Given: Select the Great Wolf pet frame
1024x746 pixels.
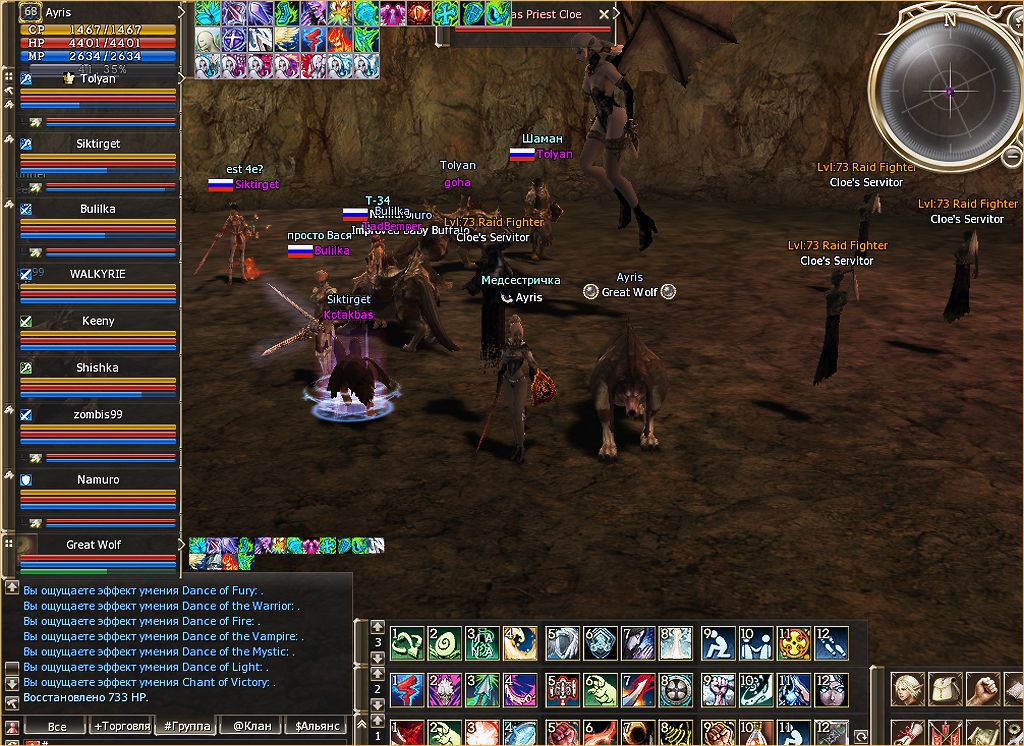Looking at the screenshot, I should point(94,545).
